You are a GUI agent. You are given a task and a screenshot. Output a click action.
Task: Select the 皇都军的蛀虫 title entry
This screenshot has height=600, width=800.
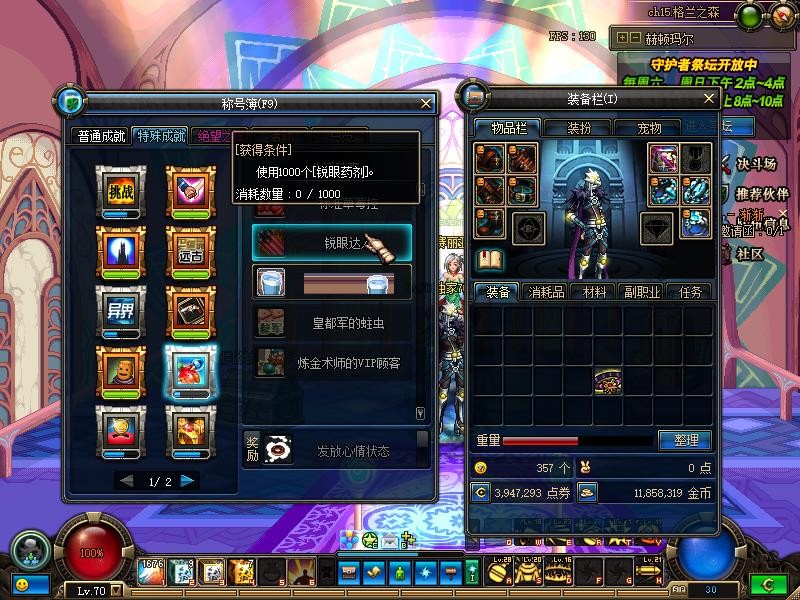point(332,323)
